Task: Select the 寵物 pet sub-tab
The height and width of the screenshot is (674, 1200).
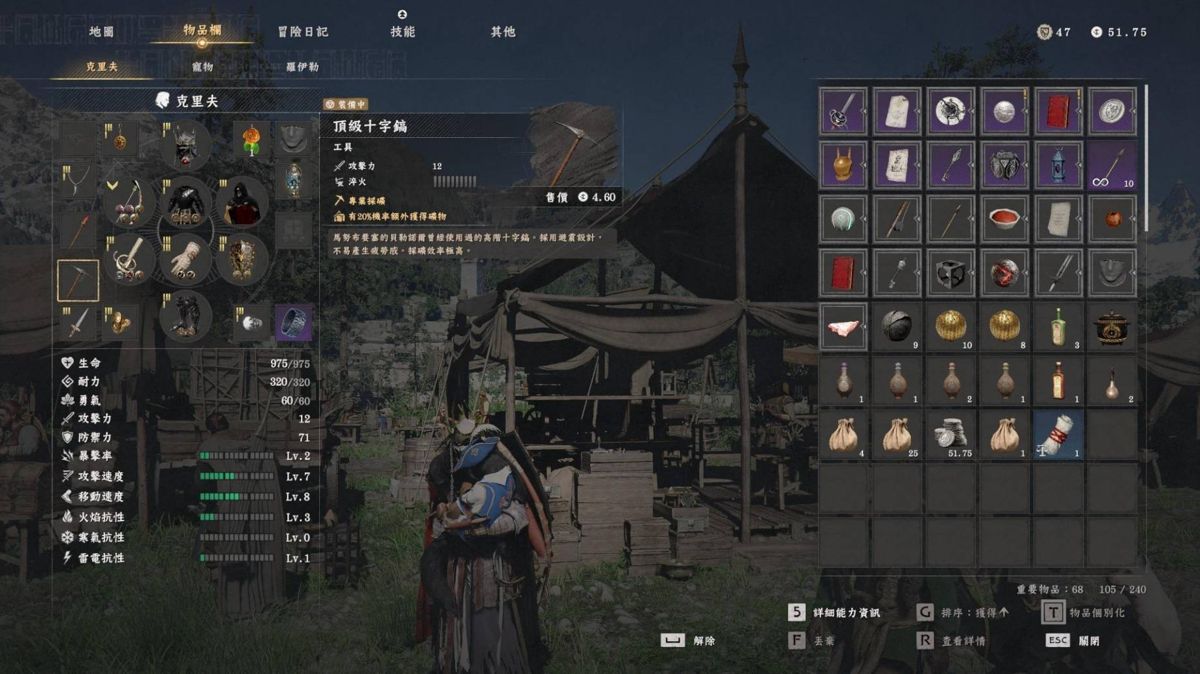Action: coord(202,67)
